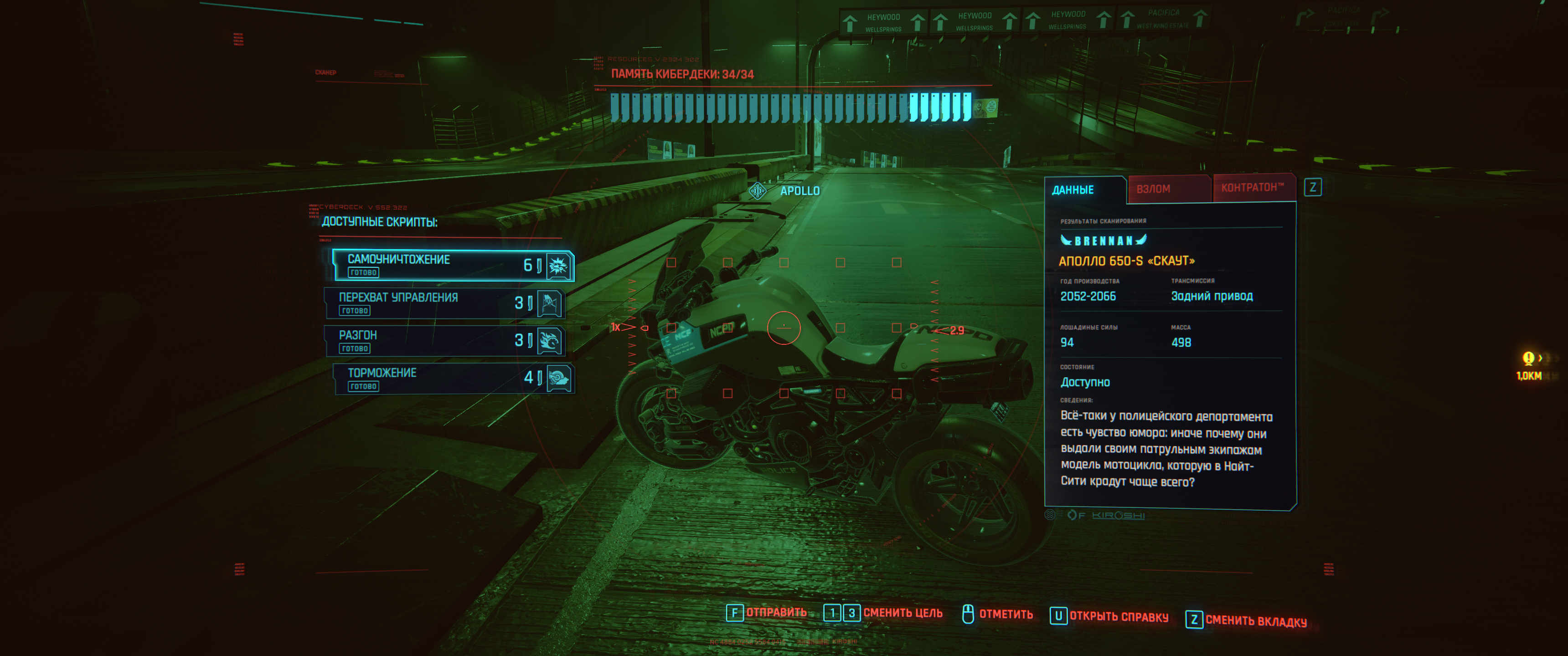
Task: Choose the Перехват управления quickhack
Action: point(444,303)
